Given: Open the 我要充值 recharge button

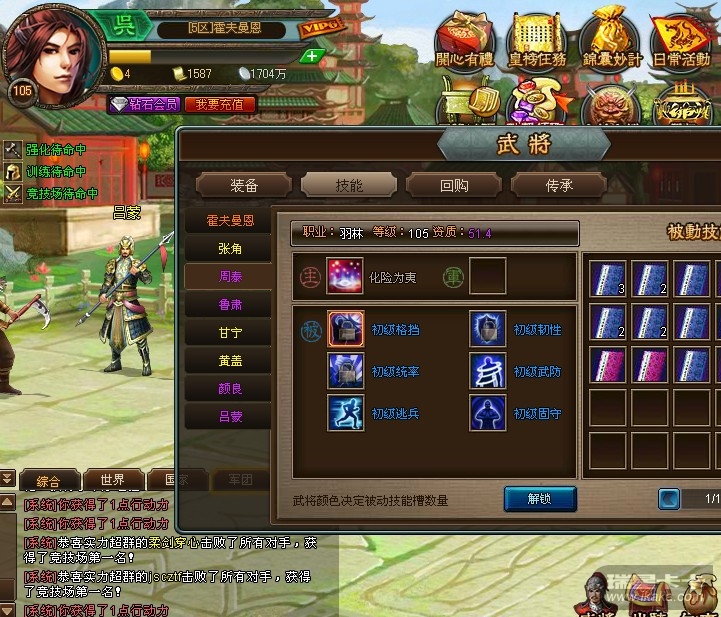Looking at the screenshot, I should 220,104.
